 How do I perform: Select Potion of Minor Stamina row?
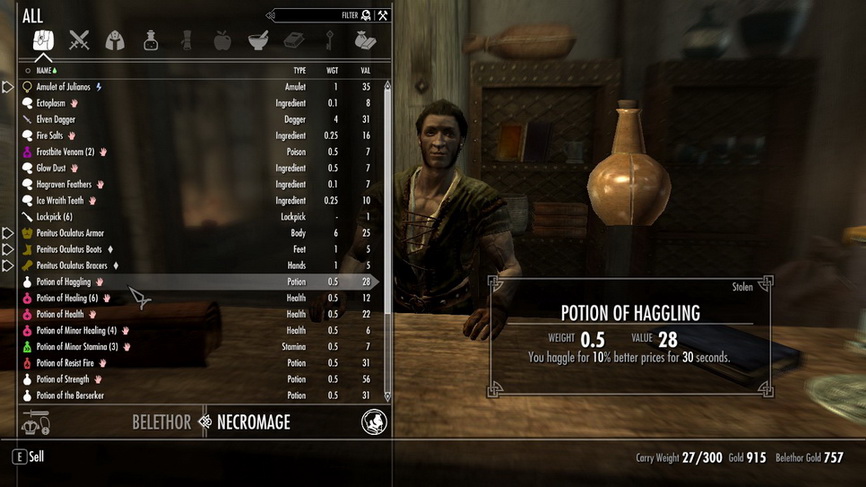click(x=77, y=346)
